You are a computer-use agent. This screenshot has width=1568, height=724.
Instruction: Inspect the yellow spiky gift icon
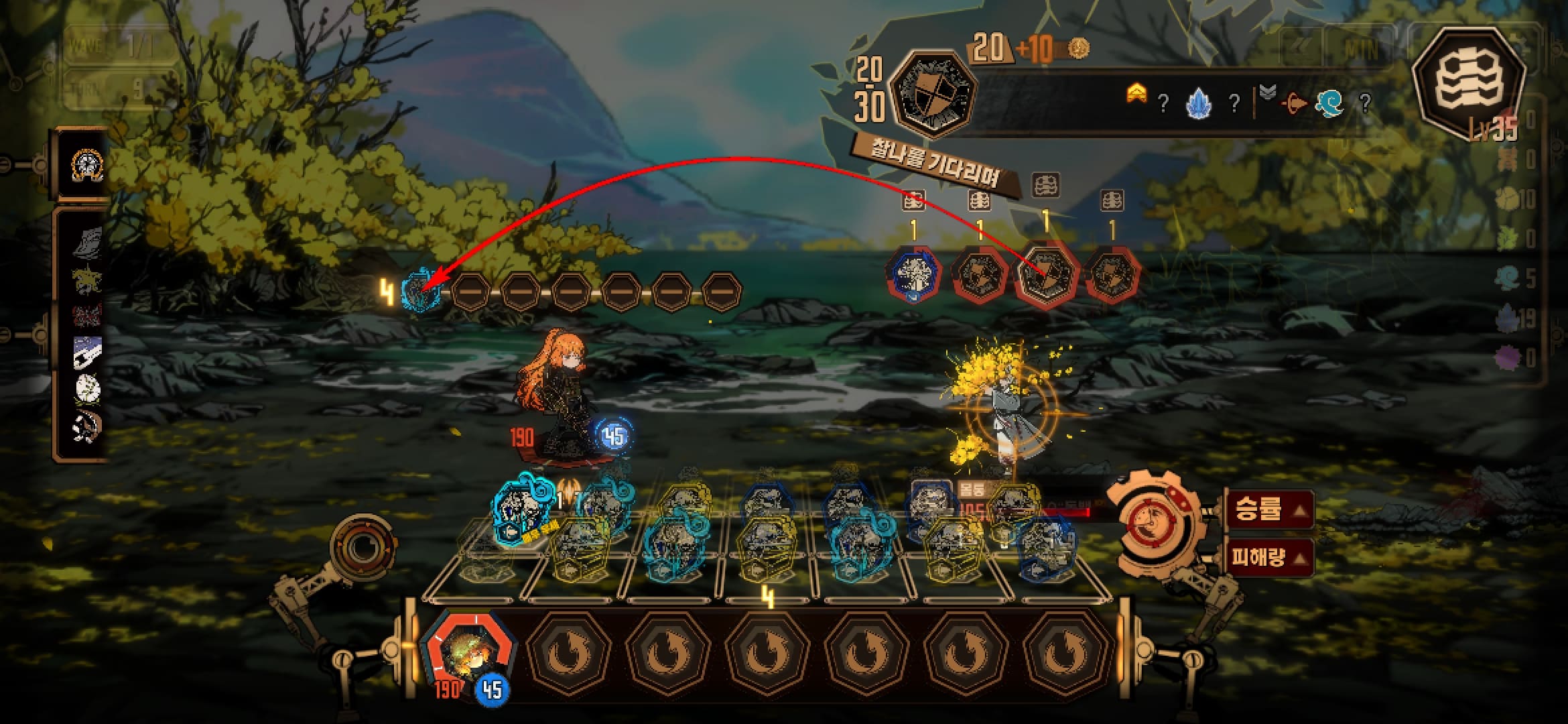coord(88,280)
